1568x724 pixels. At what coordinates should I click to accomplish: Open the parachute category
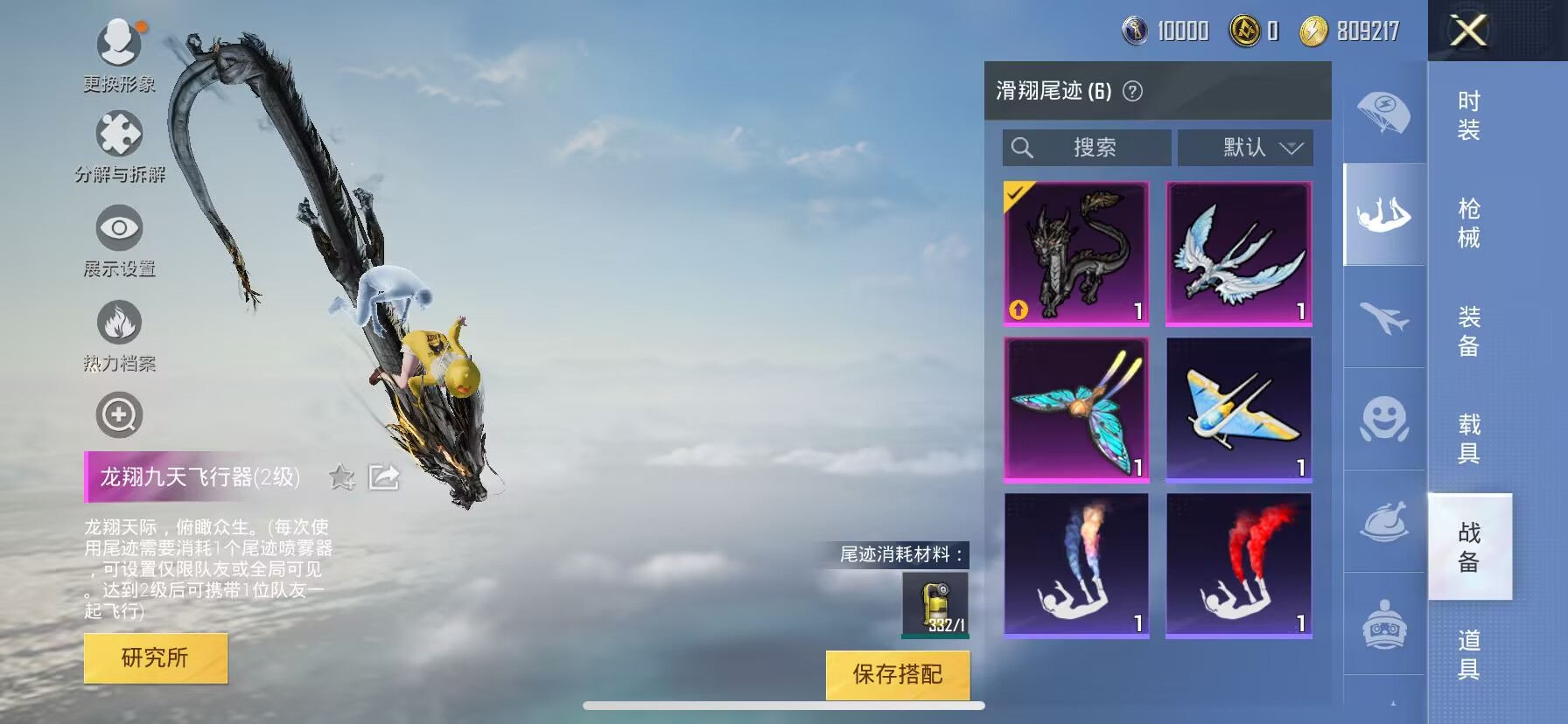(1383, 112)
